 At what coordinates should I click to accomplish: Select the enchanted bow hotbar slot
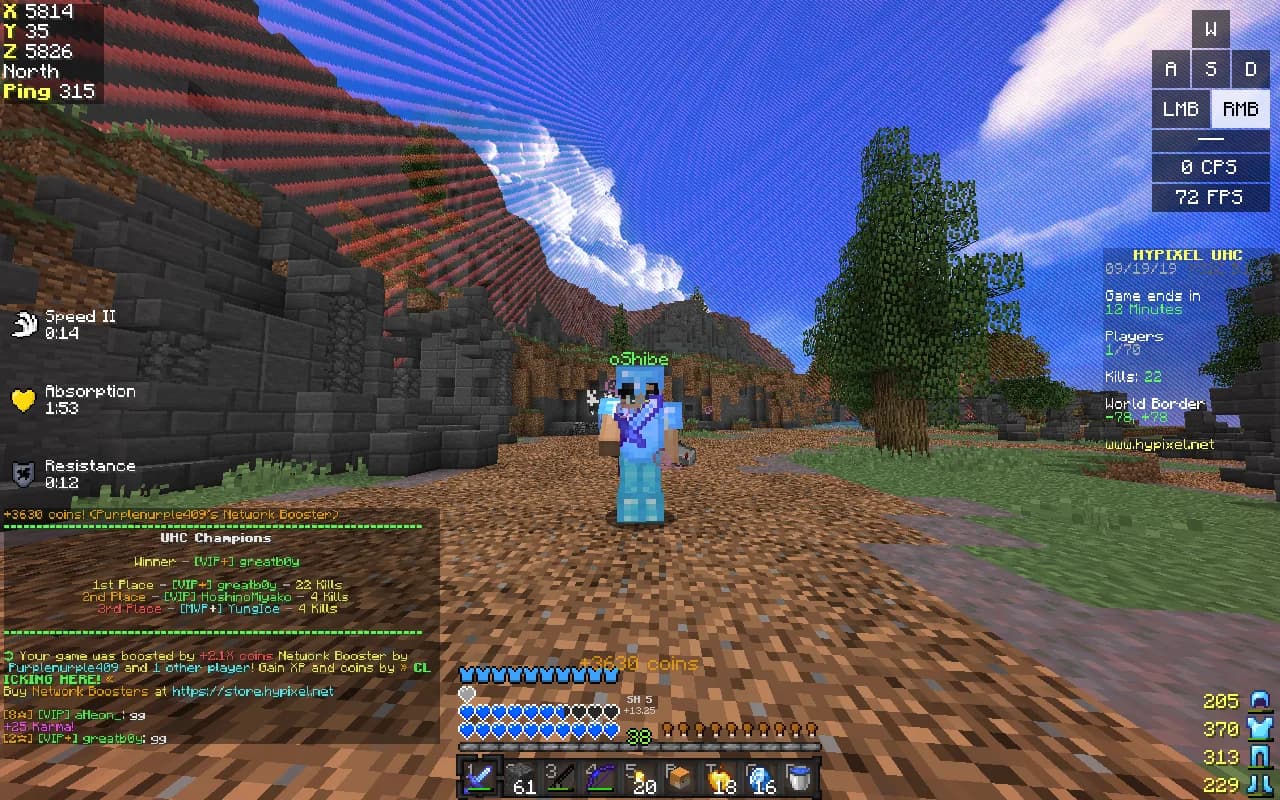tap(600, 777)
